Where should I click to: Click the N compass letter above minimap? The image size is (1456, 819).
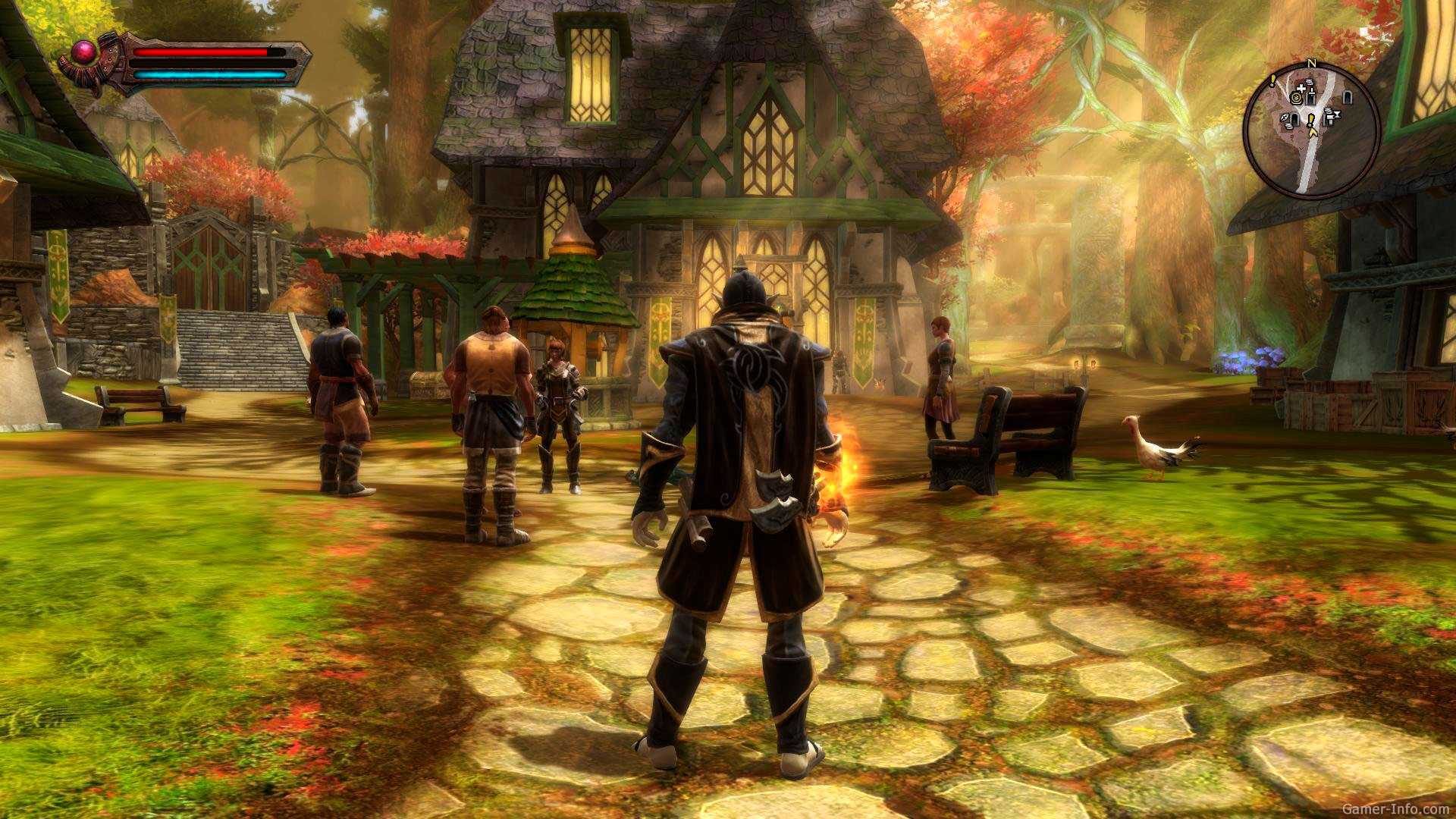tap(1311, 63)
